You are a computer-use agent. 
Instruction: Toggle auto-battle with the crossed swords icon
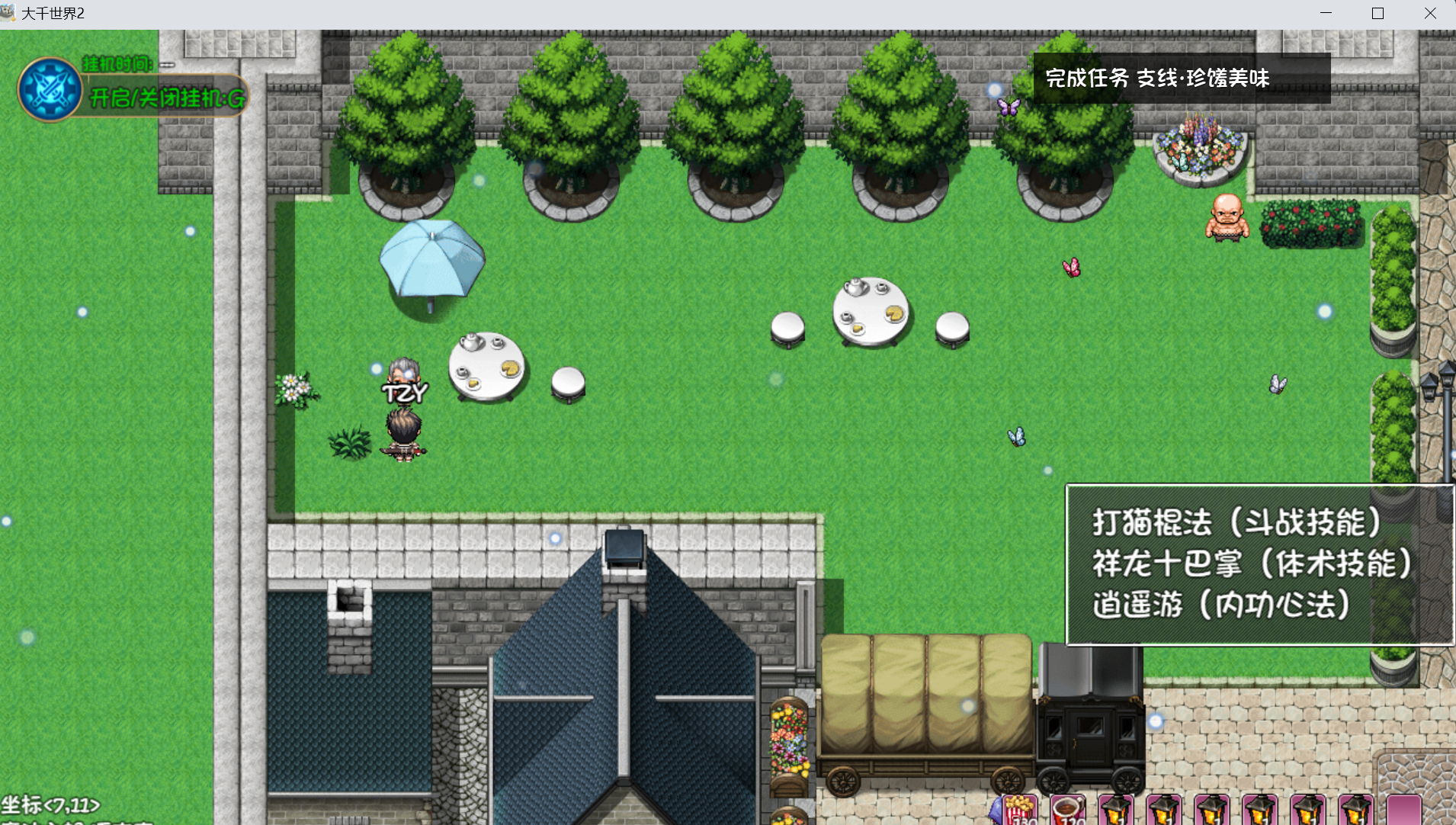coord(50,90)
